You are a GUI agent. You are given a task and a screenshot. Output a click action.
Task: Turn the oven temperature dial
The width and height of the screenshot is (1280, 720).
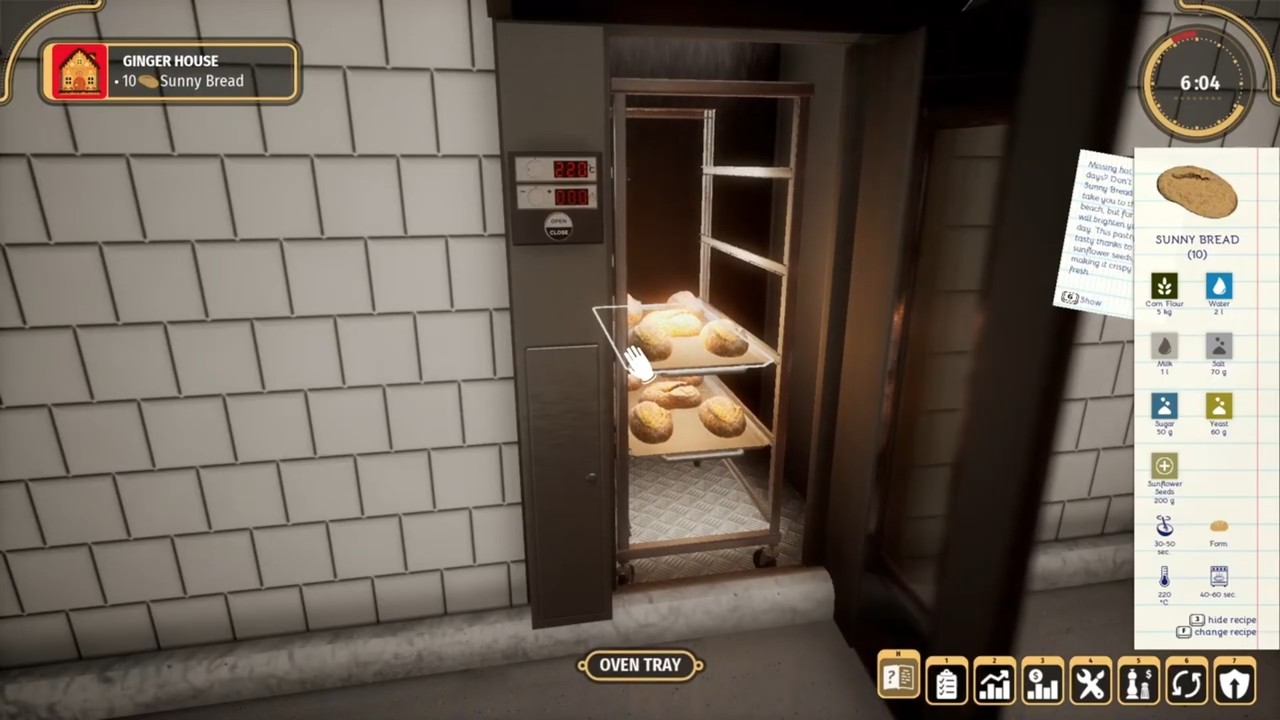[535, 168]
